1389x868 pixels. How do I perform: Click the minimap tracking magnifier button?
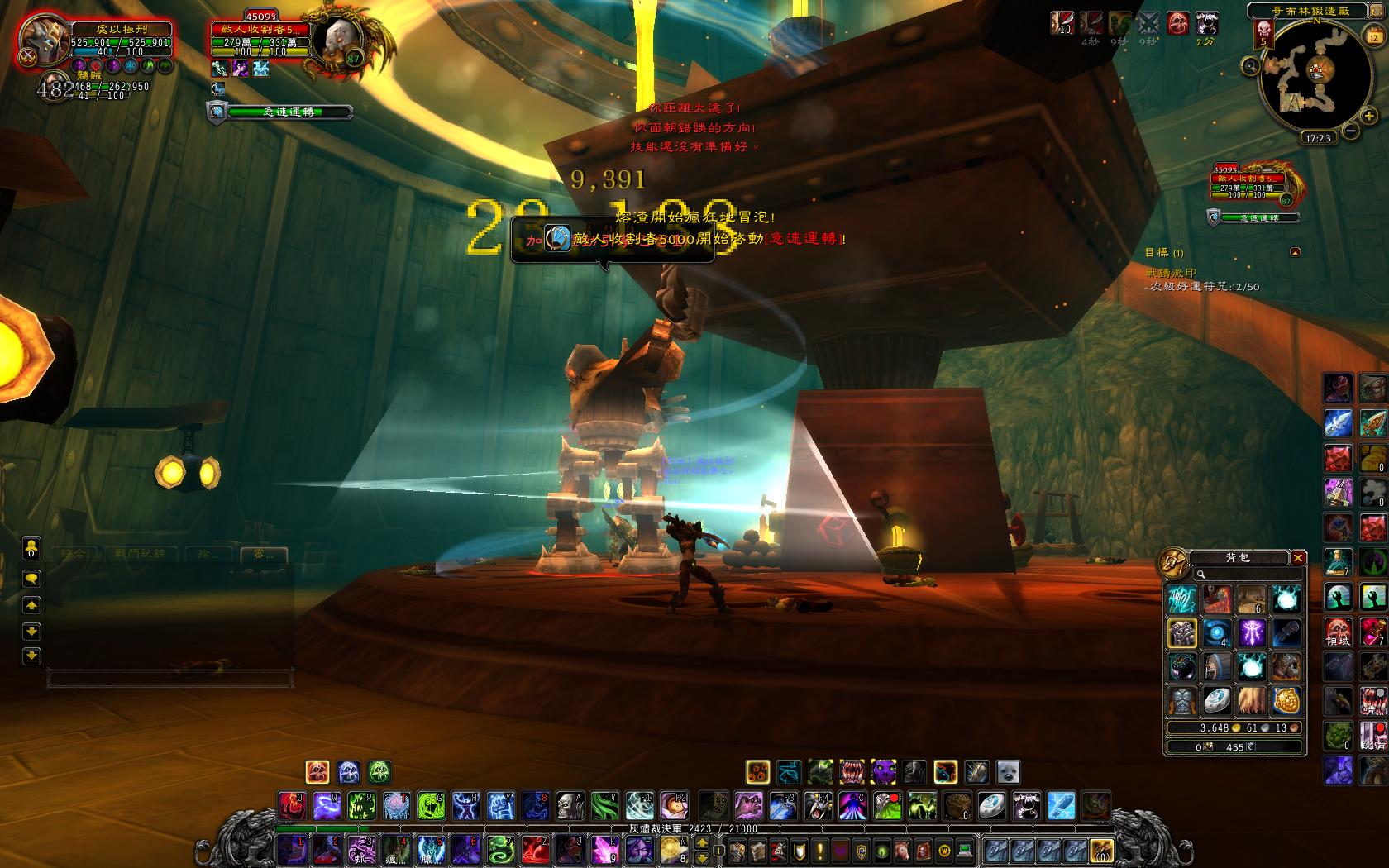(1251, 65)
